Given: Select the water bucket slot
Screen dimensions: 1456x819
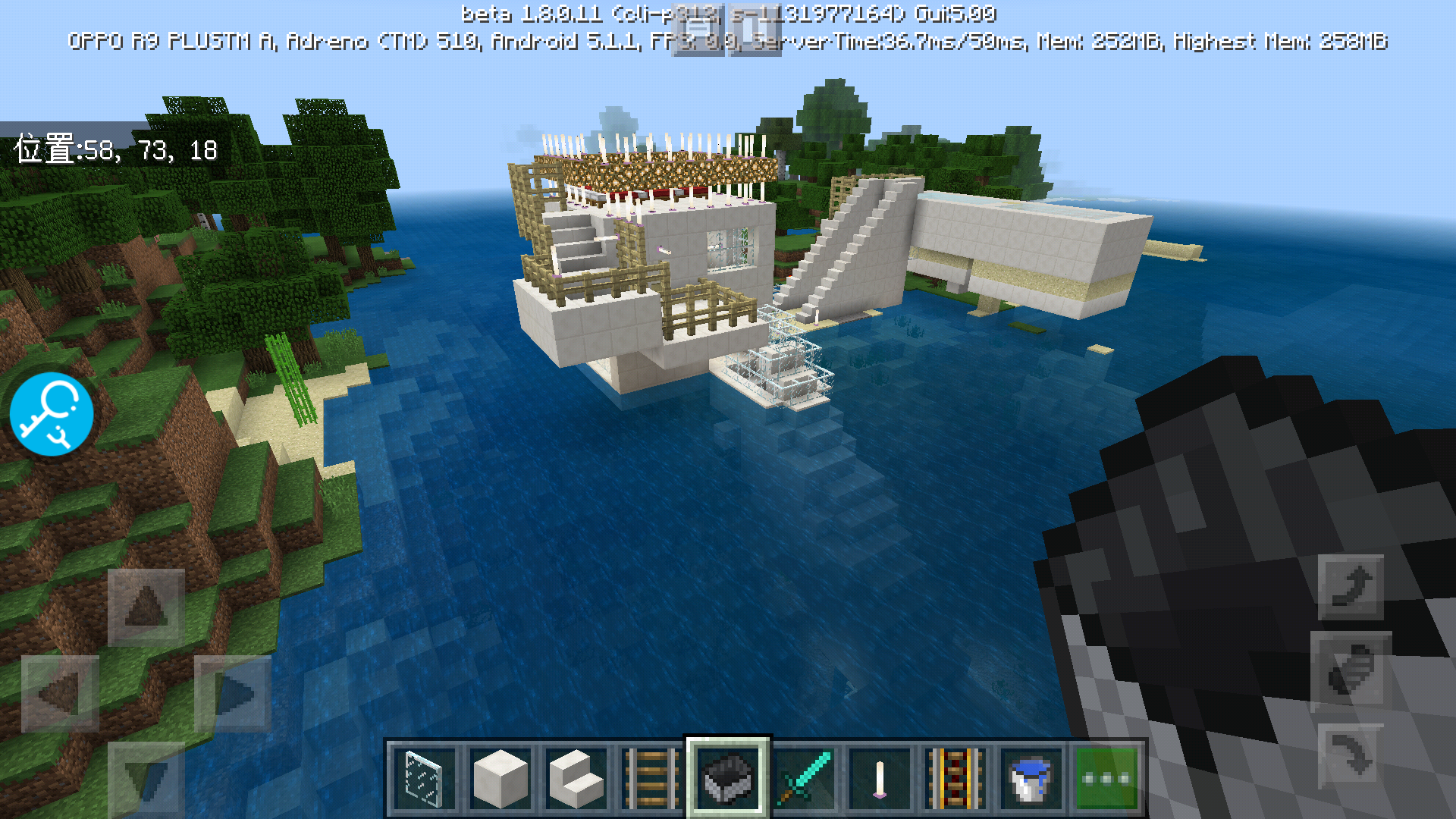Looking at the screenshot, I should pos(1031,778).
